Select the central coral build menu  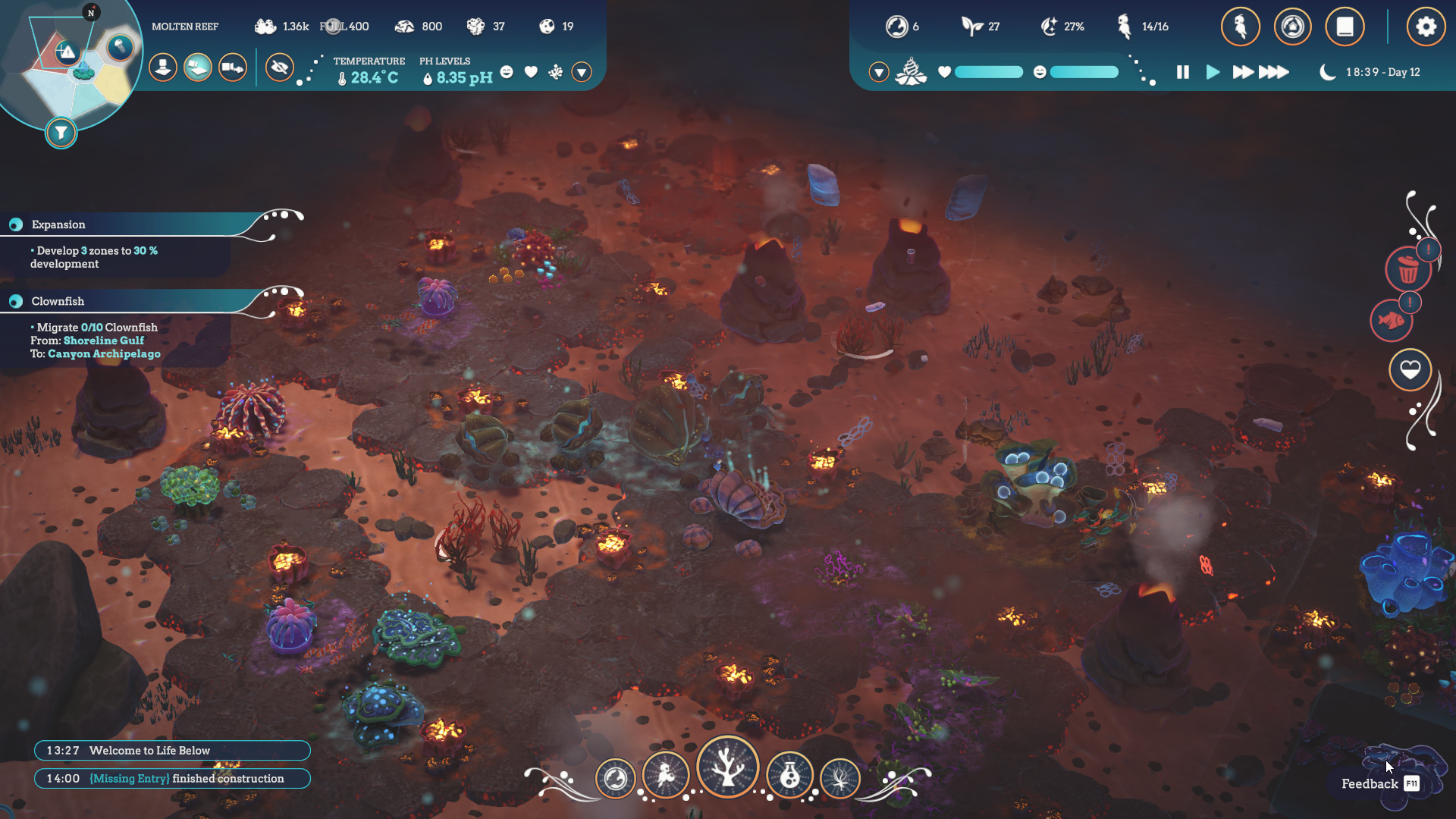pyautogui.click(x=727, y=767)
